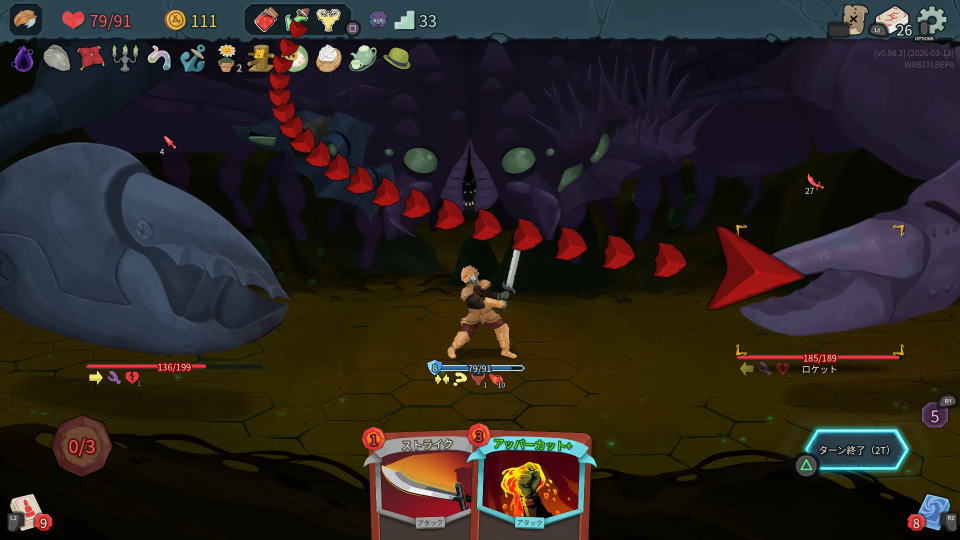Use the red jar potion
This screenshot has height=540, width=960.
267,21
